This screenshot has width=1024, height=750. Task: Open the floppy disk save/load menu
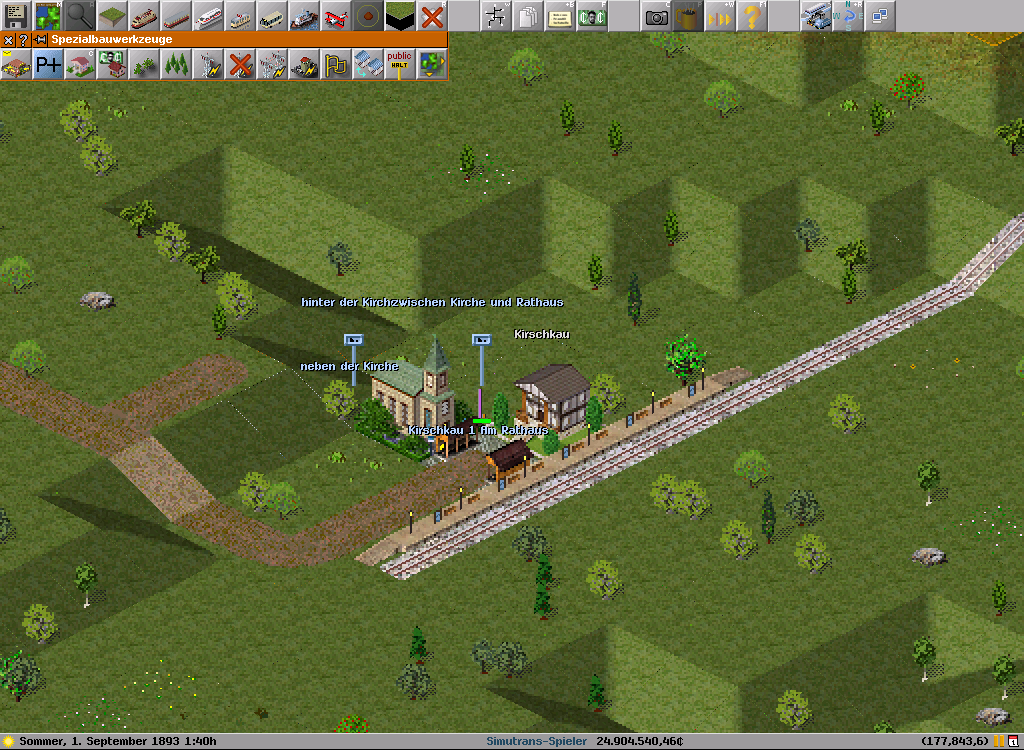16,16
